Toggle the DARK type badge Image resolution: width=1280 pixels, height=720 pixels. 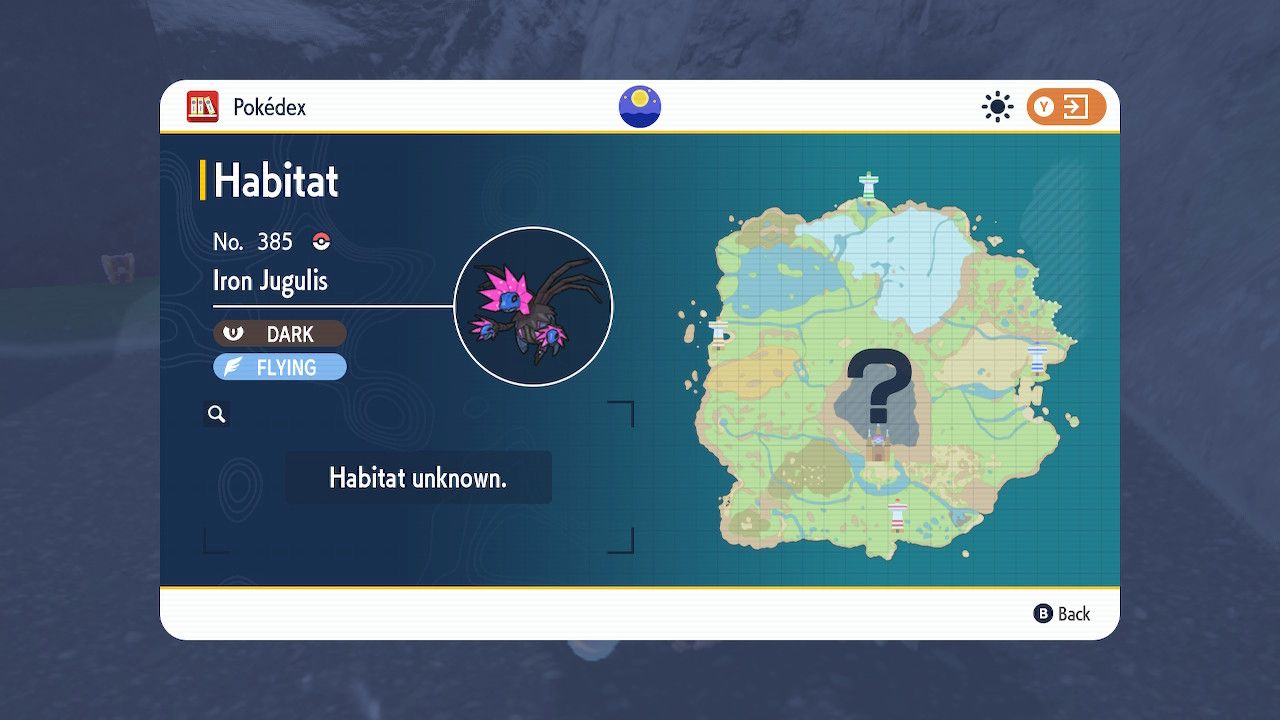pos(280,334)
